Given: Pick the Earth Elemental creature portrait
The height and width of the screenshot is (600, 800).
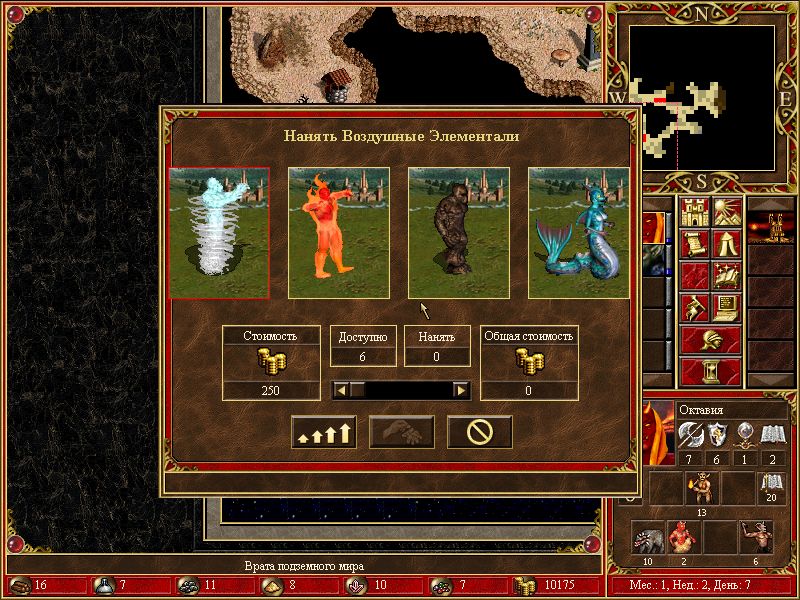Looking at the screenshot, I should [459, 233].
